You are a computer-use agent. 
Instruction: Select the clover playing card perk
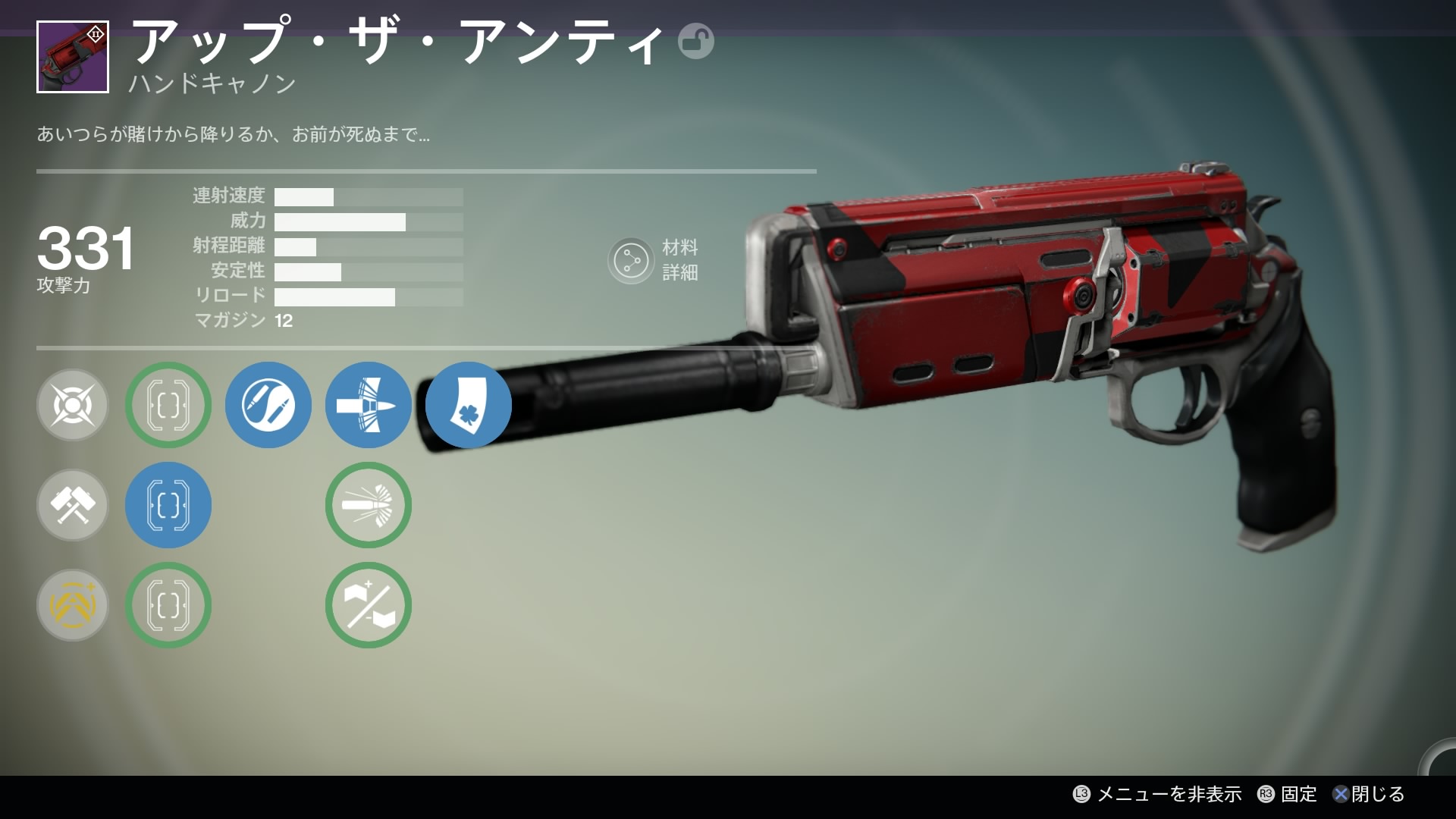coord(469,405)
